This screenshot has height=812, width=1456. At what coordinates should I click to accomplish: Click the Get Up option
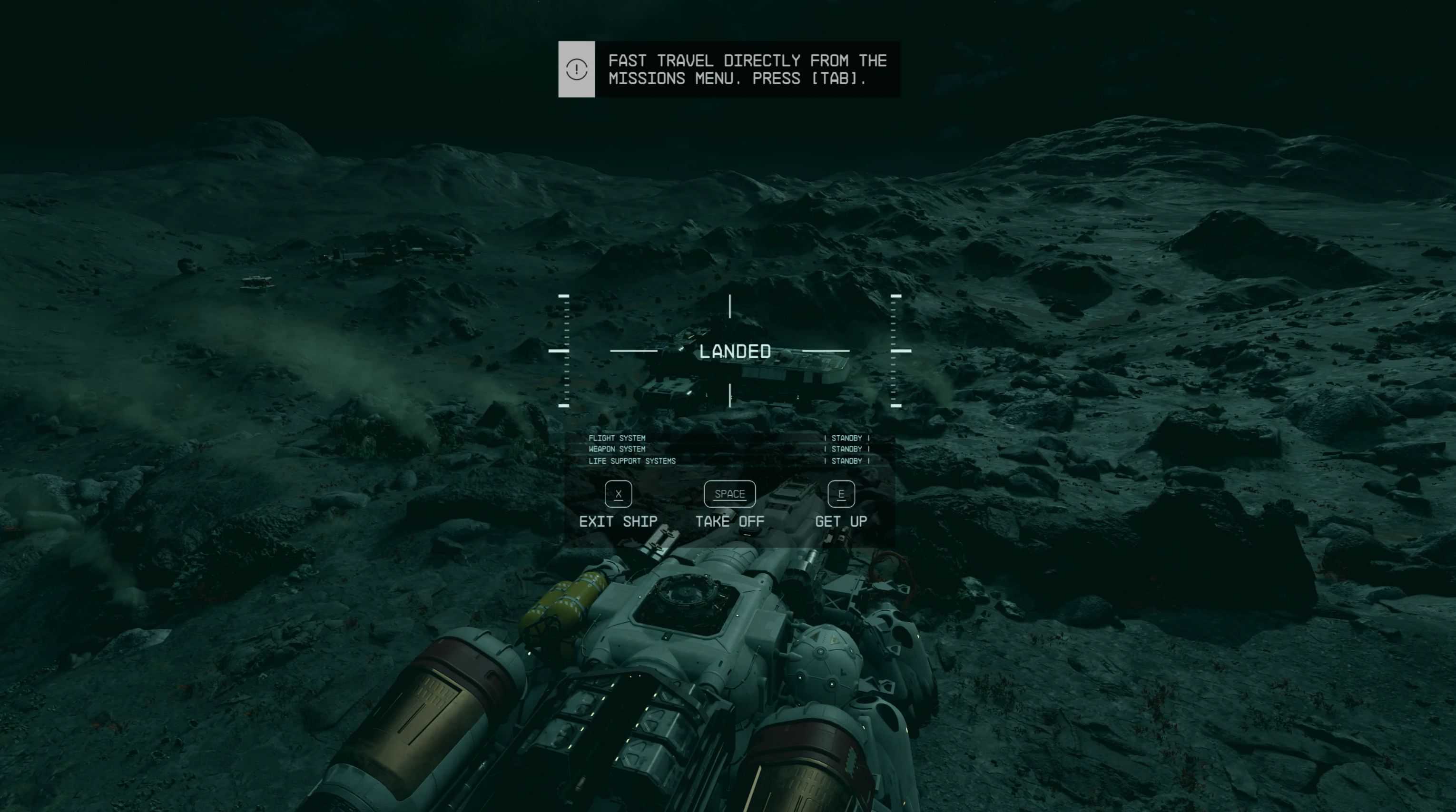coord(840,506)
